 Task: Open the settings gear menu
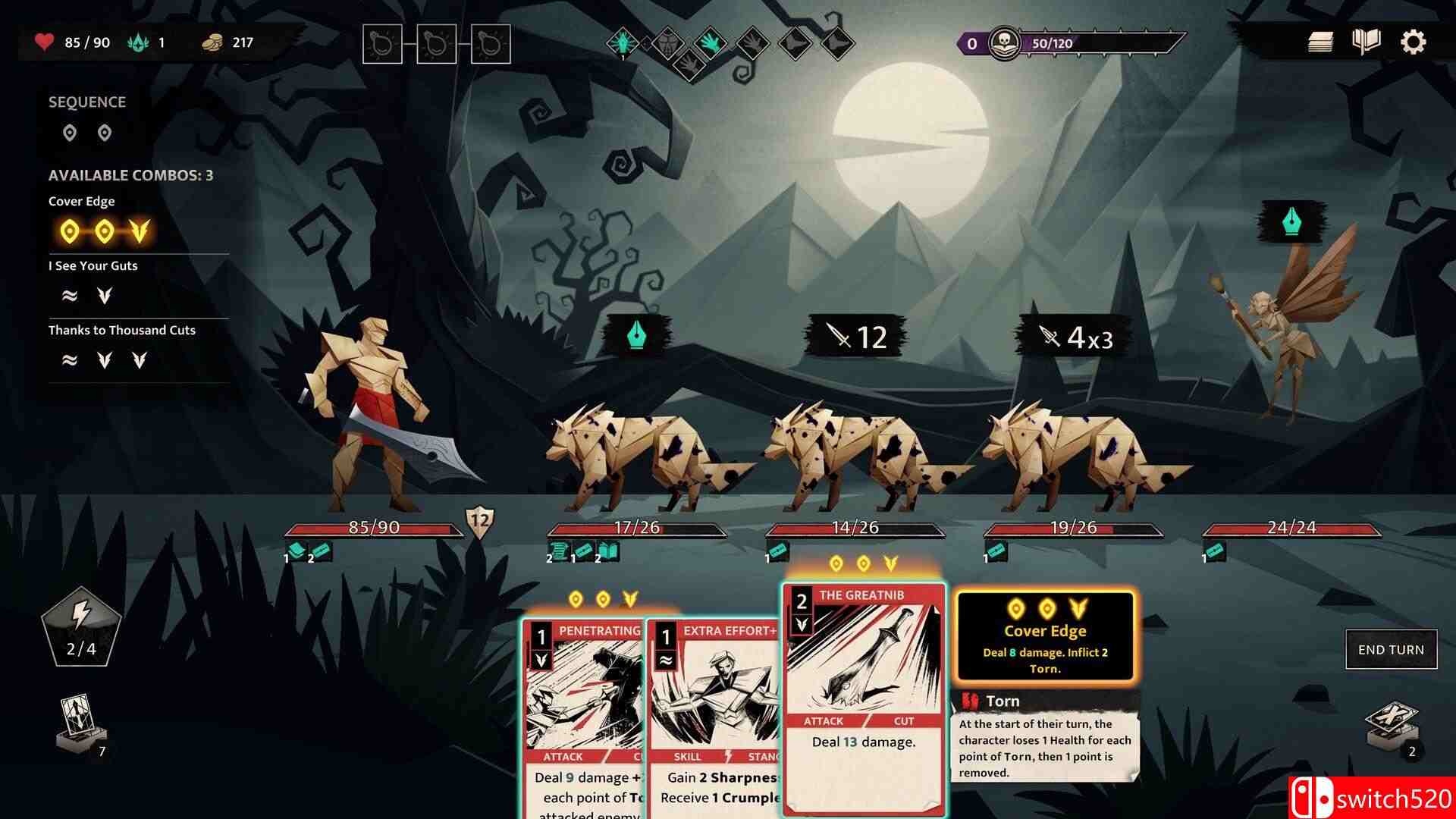[1413, 42]
